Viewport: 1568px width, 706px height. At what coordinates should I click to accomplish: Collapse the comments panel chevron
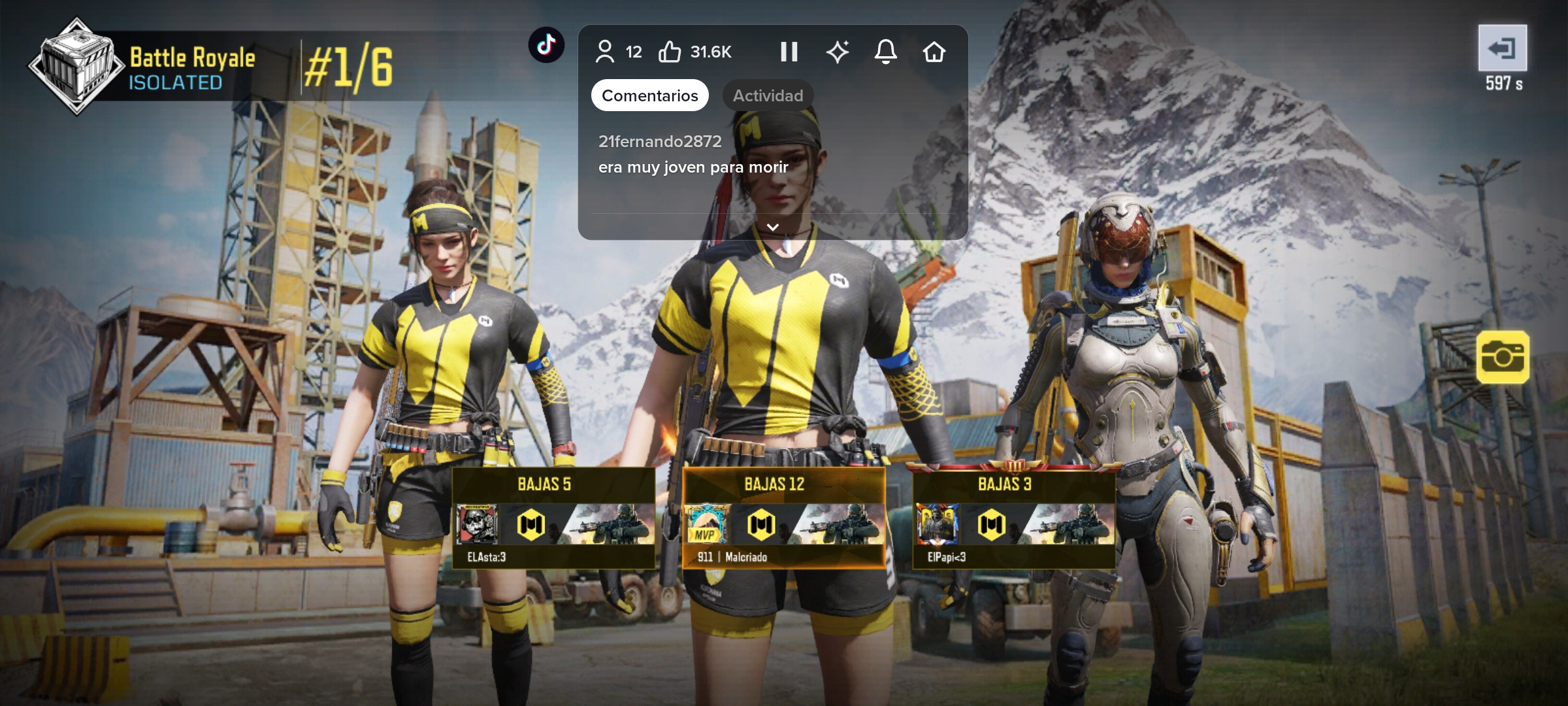point(772,227)
